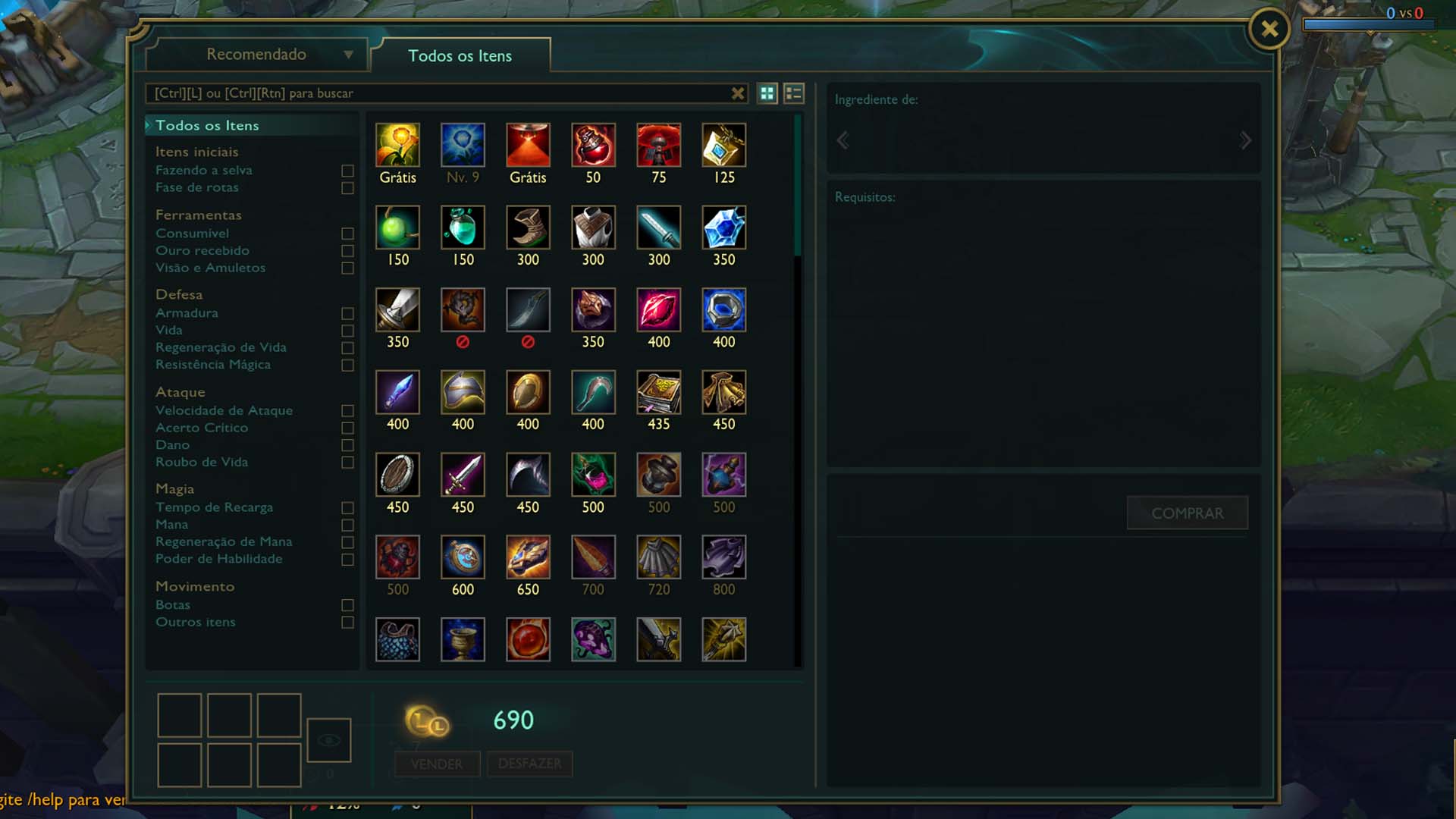Click the item search field
Screen dimensions: 1456x819
(436, 93)
